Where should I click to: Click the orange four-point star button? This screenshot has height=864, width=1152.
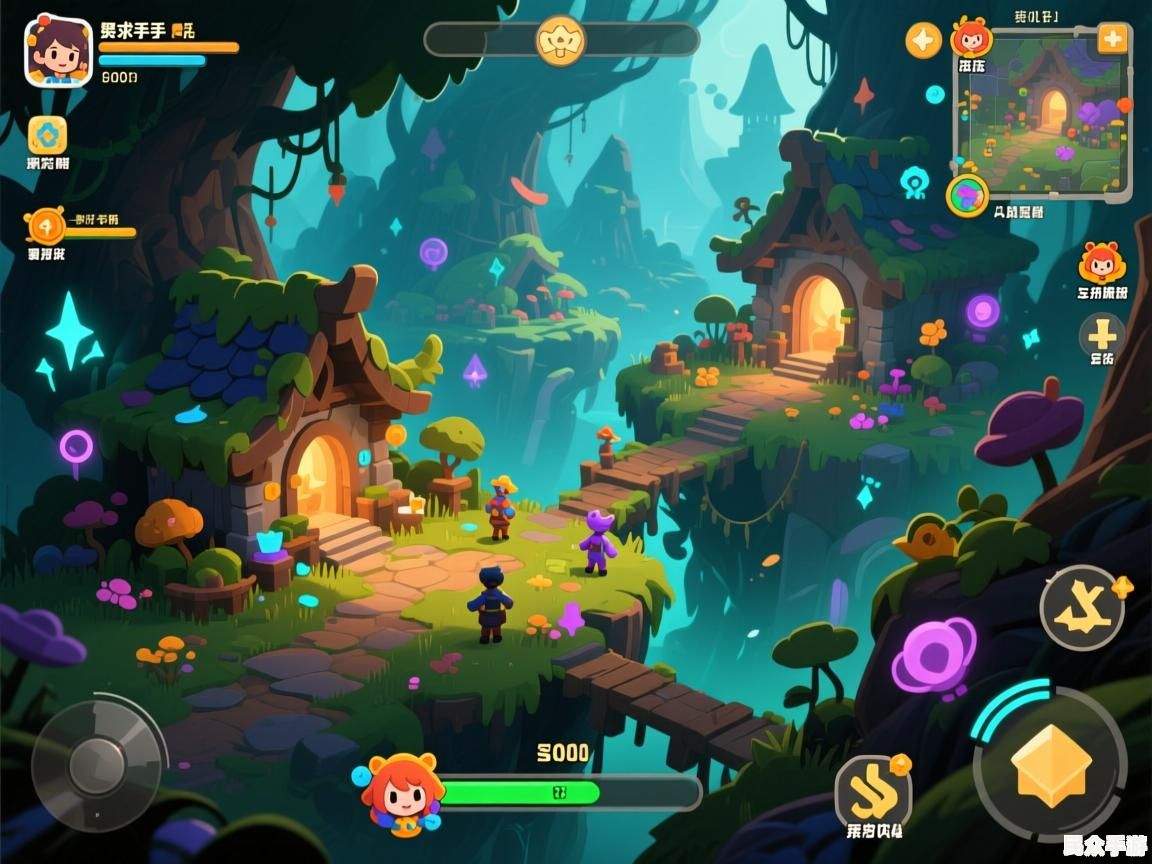[923, 40]
